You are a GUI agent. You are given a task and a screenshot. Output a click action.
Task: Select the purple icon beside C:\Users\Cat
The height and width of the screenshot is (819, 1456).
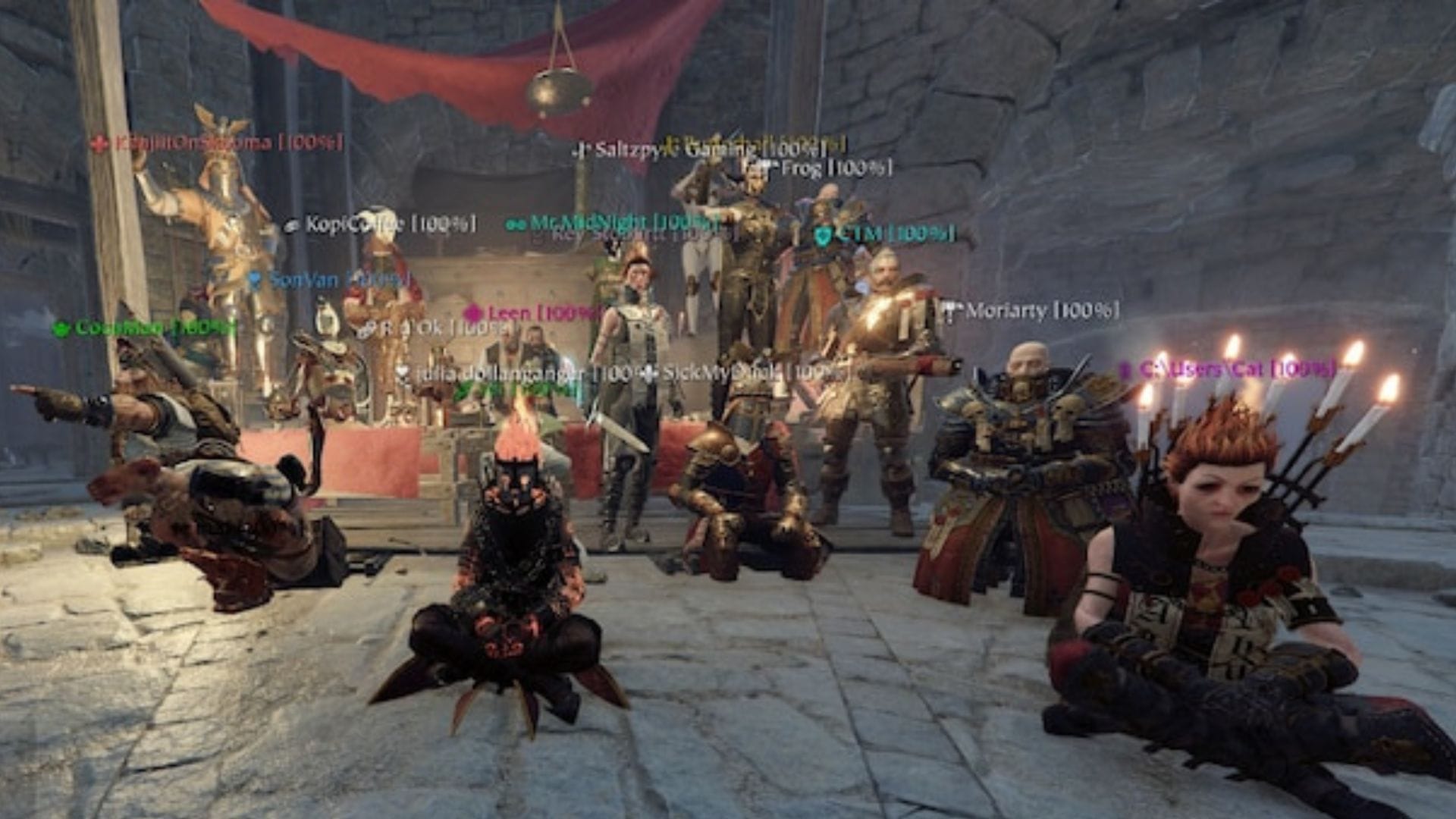click(x=1125, y=369)
